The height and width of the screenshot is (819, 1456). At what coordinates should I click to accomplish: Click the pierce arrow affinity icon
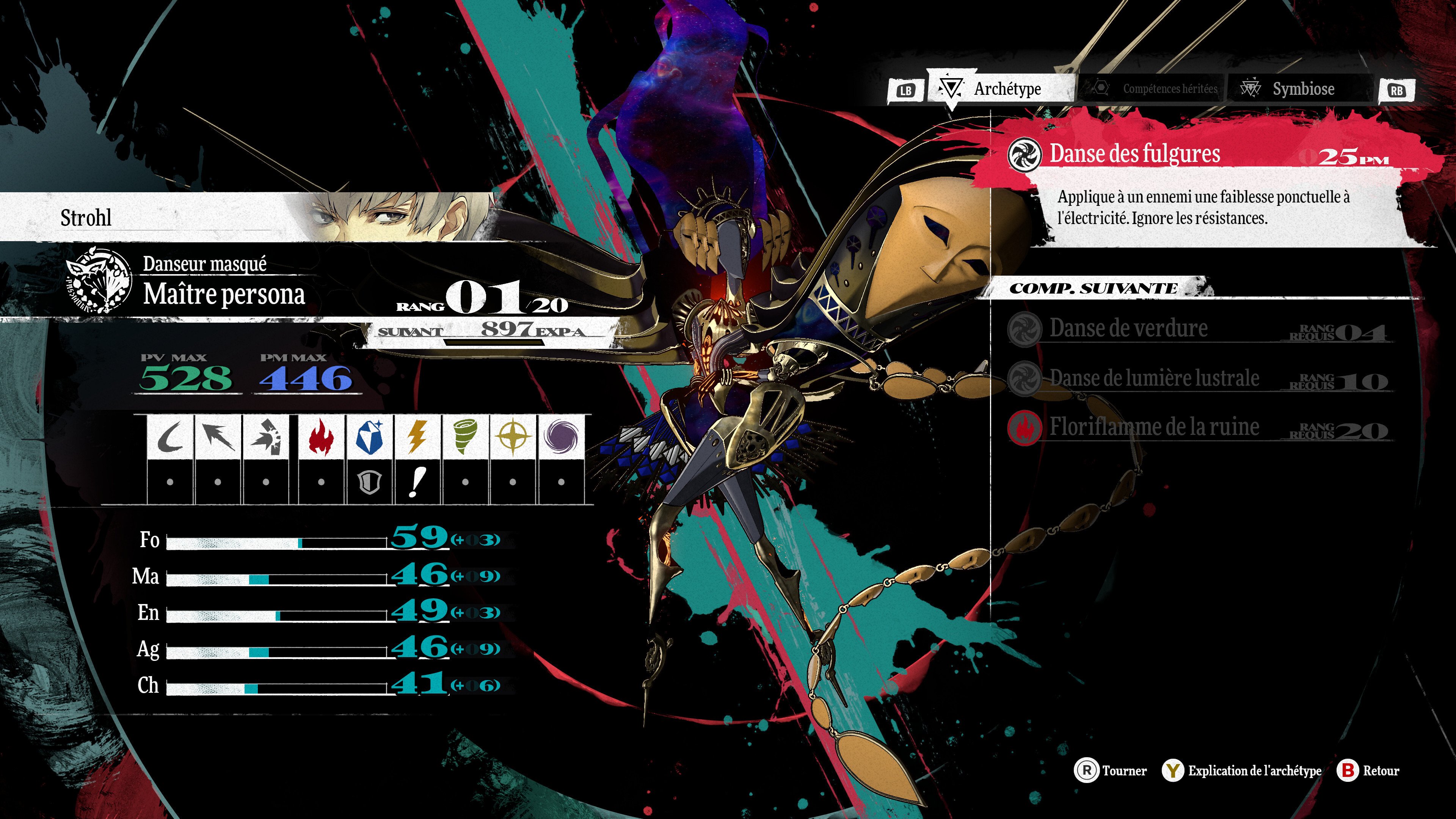pyautogui.click(x=218, y=437)
